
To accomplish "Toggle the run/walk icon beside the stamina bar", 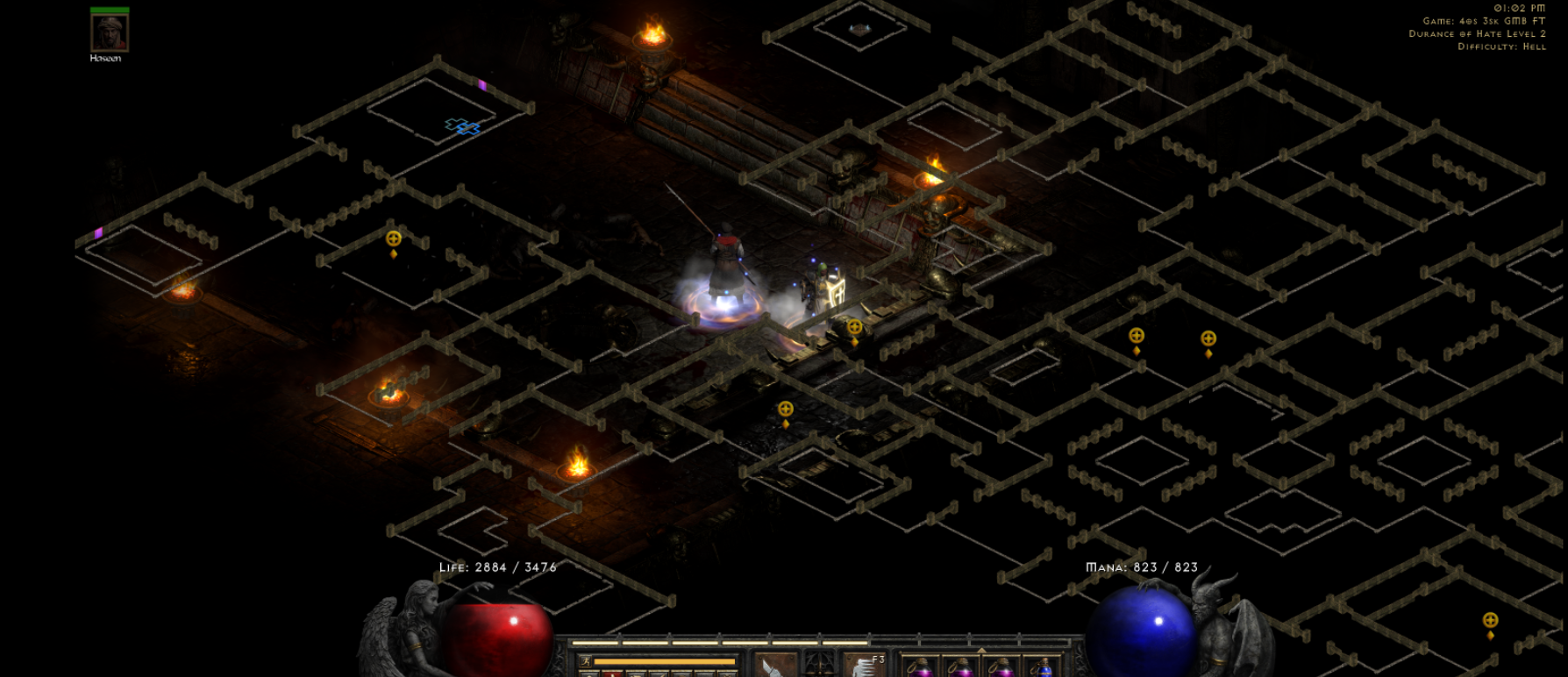I will 587,661.
